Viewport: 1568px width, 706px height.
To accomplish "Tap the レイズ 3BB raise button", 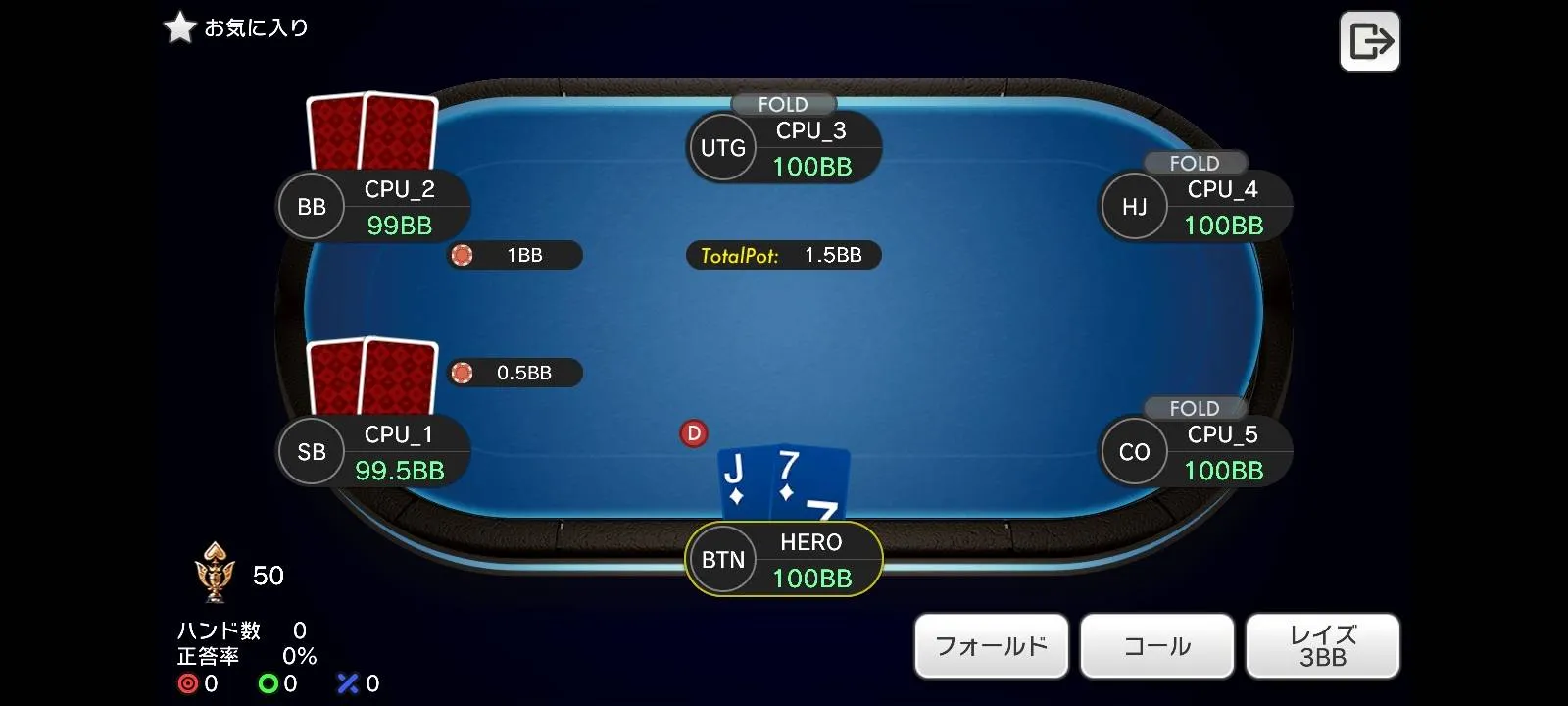I will coord(1322,645).
